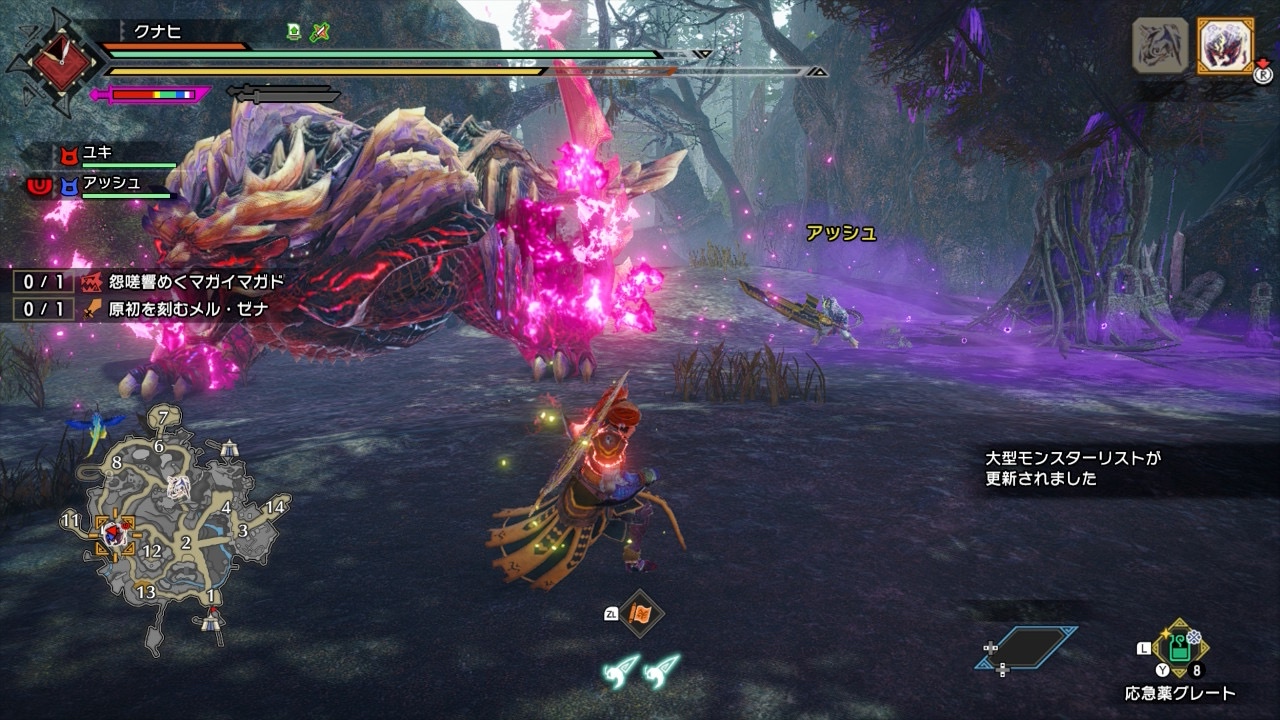Click area 13 marker on the minimap
This screenshot has height=720, width=1280.
click(x=146, y=592)
